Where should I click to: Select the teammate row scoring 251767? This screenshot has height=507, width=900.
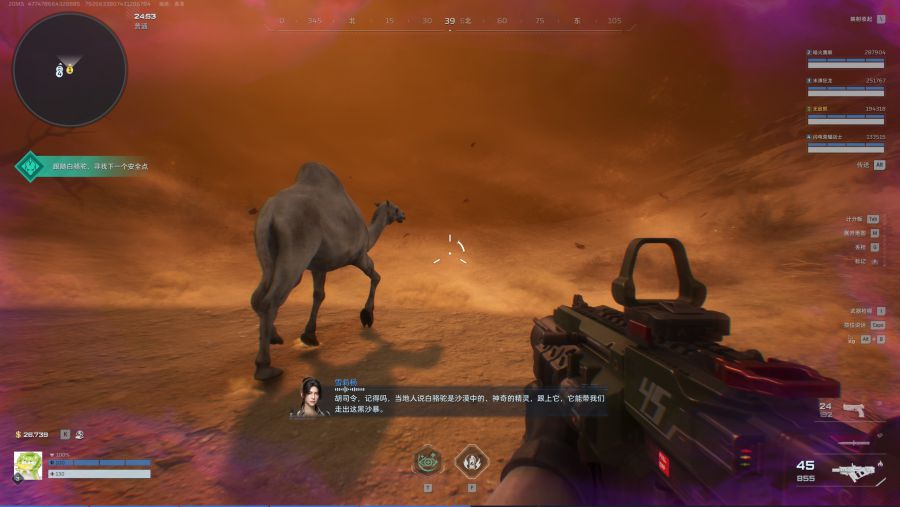(x=845, y=85)
